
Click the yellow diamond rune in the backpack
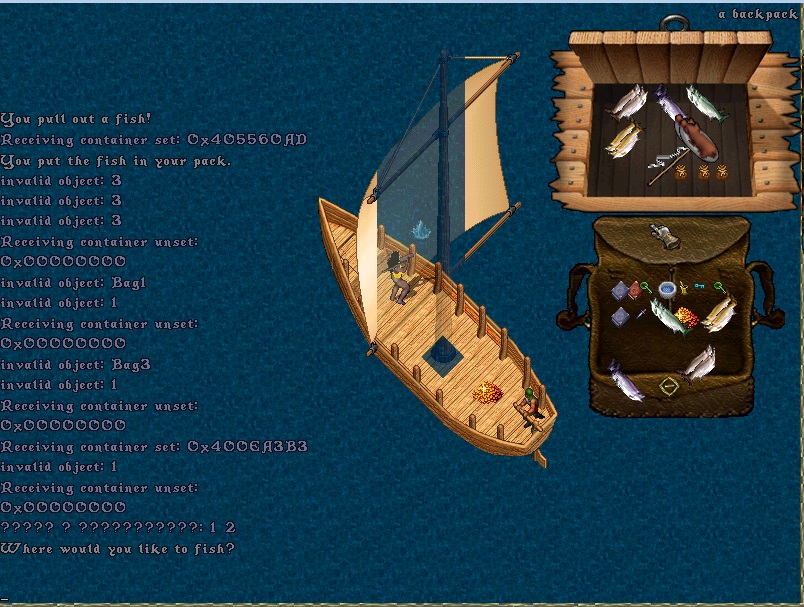click(x=668, y=385)
